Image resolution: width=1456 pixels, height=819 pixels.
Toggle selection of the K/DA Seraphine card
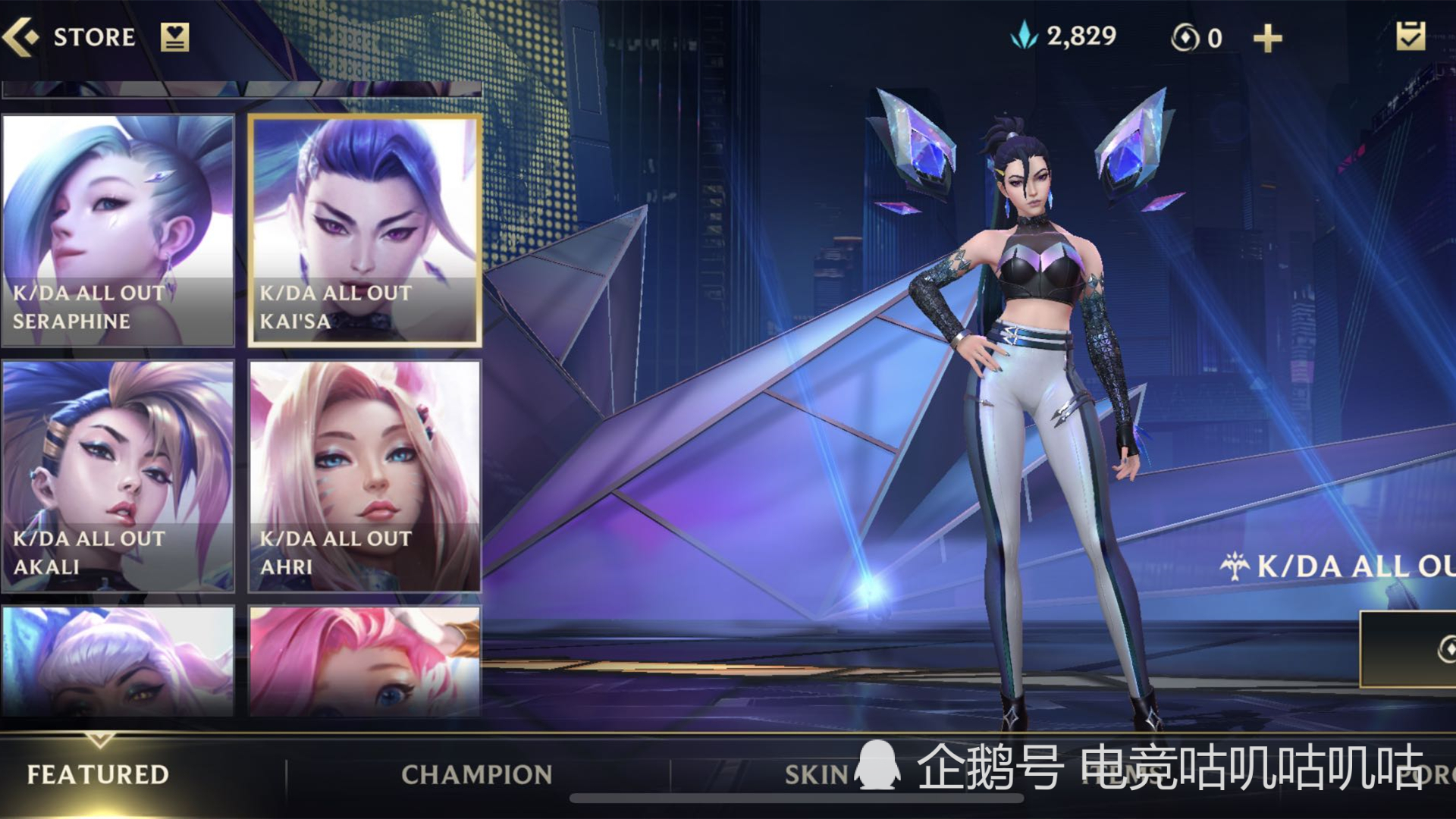click(x=118, y=227)
